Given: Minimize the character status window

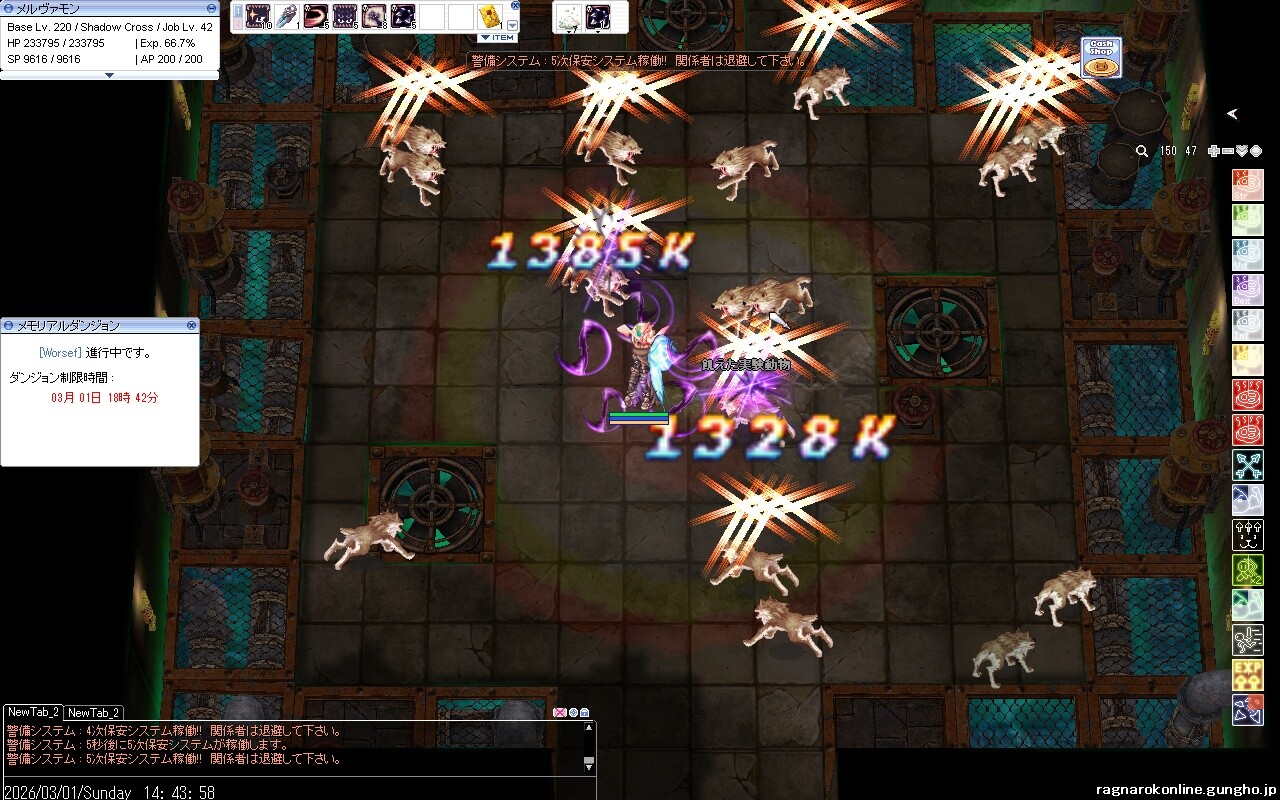Looking at the screenshot, I should tap(211, 8).
